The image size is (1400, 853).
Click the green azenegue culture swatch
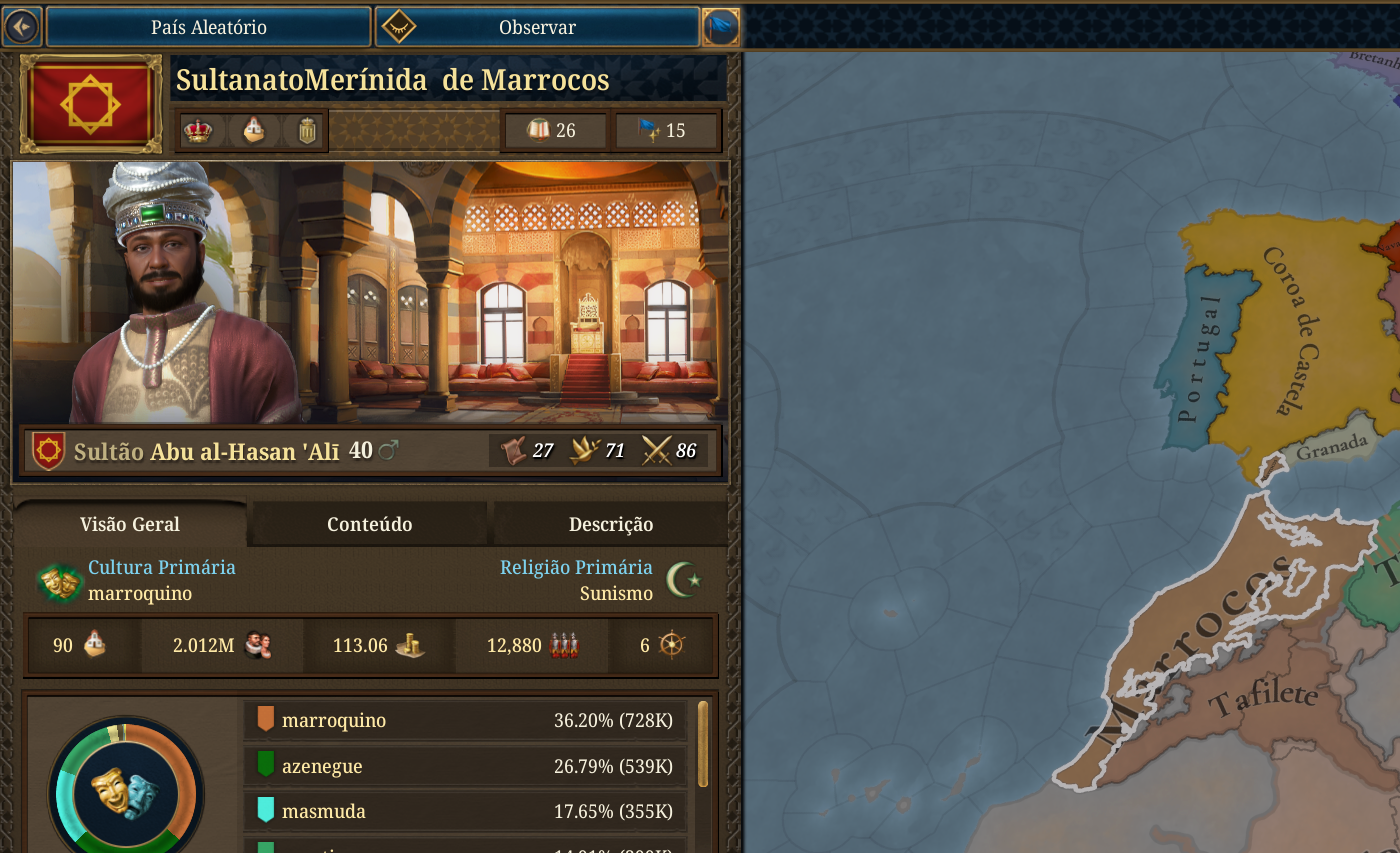pyautogui.click(x=266, y=765)
